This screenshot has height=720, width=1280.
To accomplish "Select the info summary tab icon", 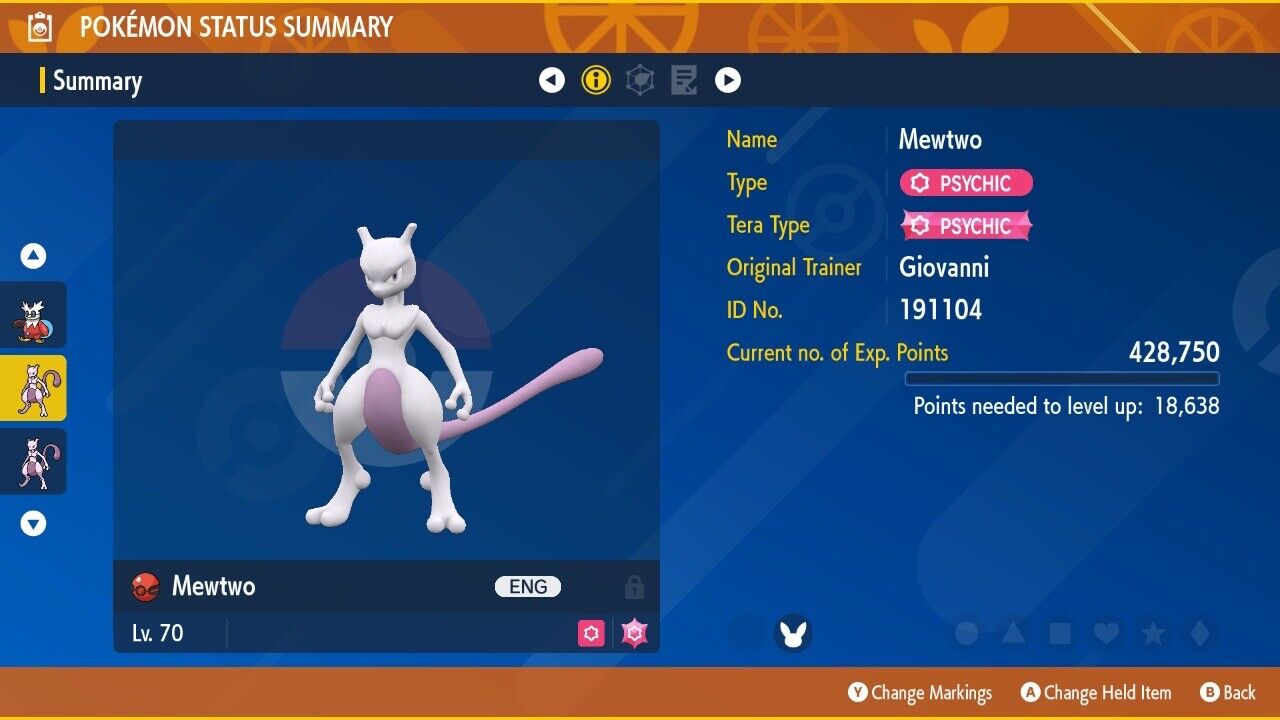I will (596, 81).
